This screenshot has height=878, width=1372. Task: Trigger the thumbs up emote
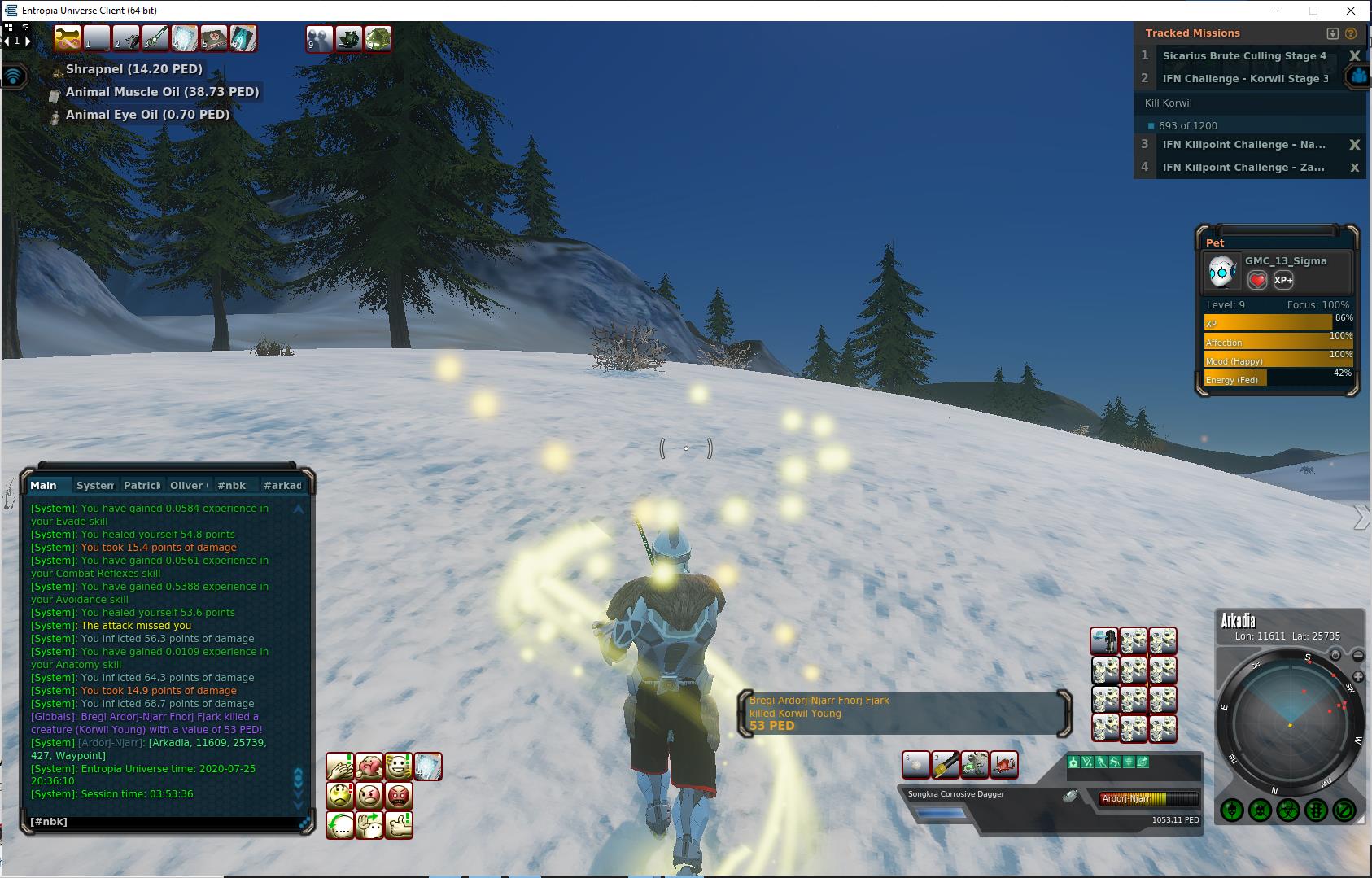coord(399,824)
